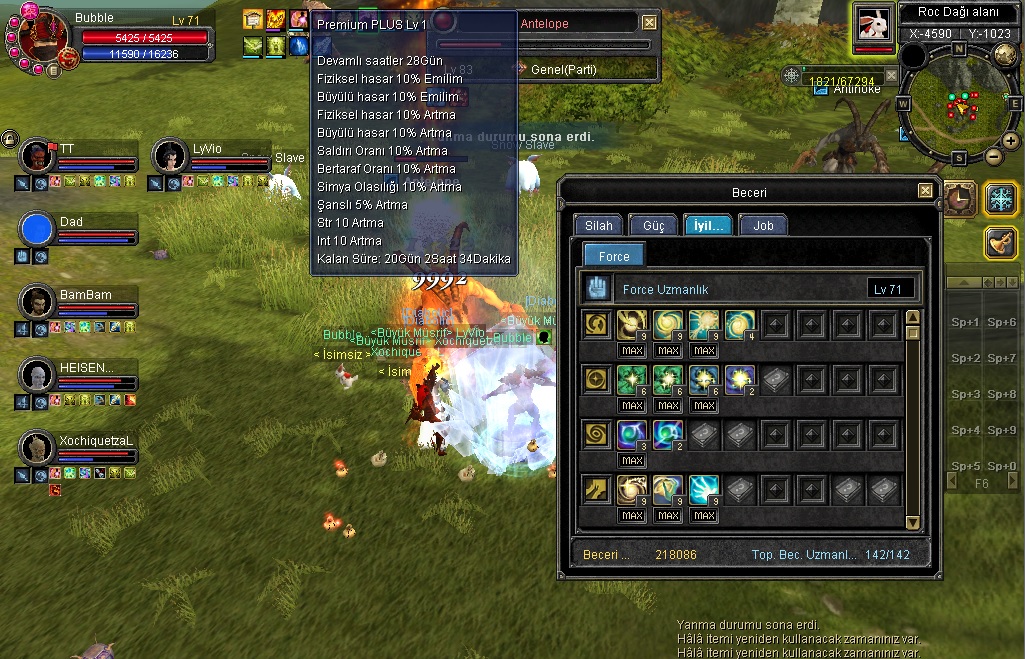Click Bubble's own character portrait
The image size is (1025, 659).
coord(42,36)
